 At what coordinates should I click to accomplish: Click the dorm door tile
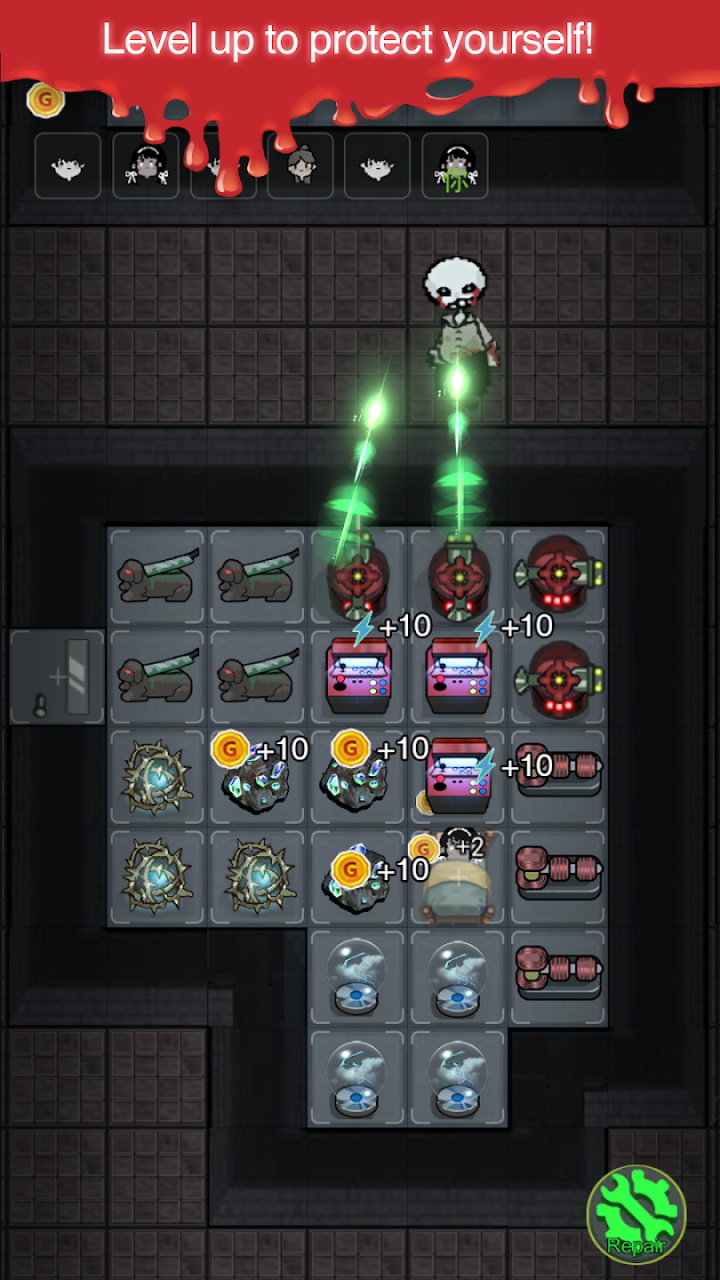click(57, 677)
